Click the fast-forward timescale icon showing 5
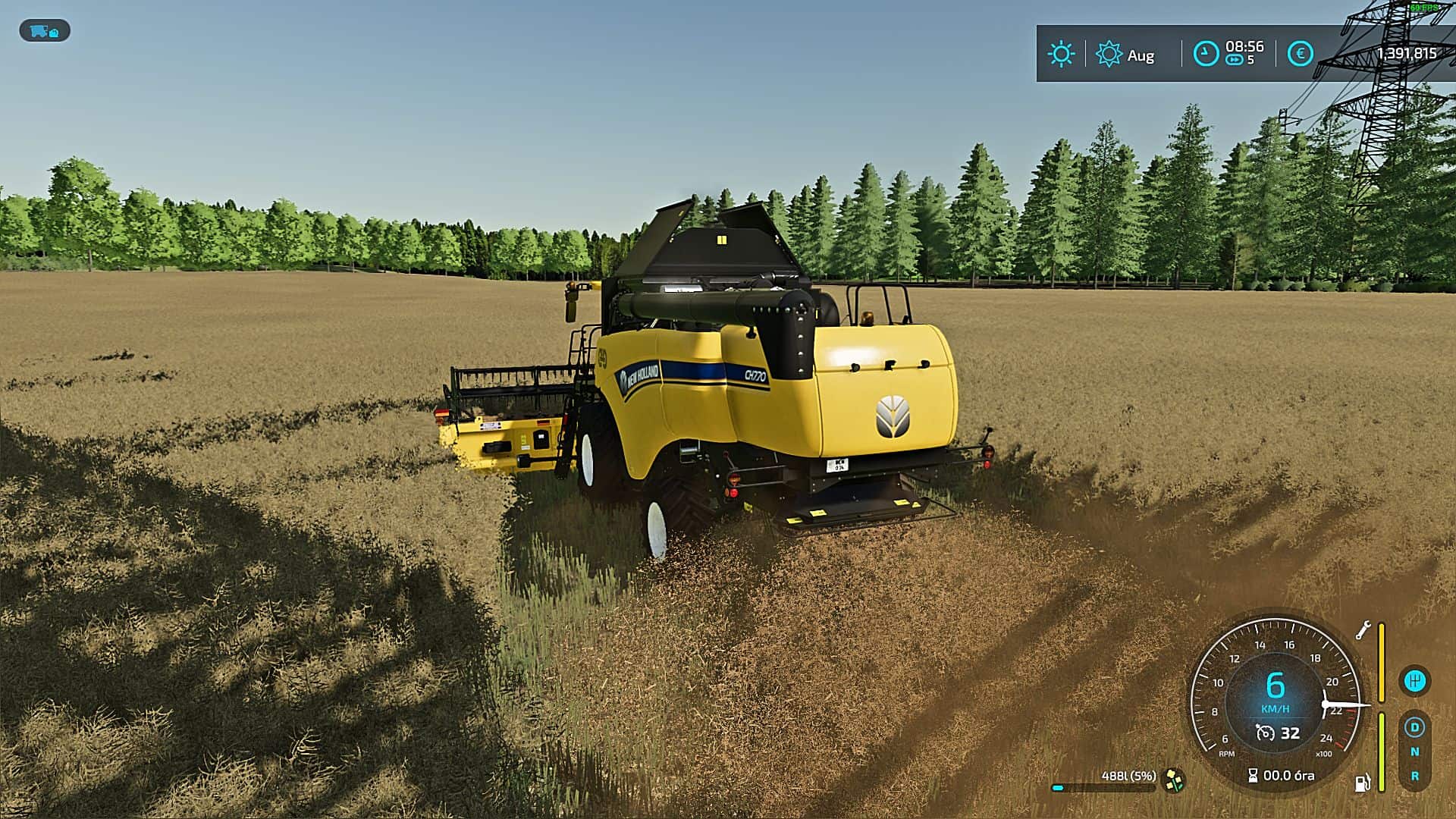The width and height of the screenshot is (1456, 819). [x=1235, y=59]
